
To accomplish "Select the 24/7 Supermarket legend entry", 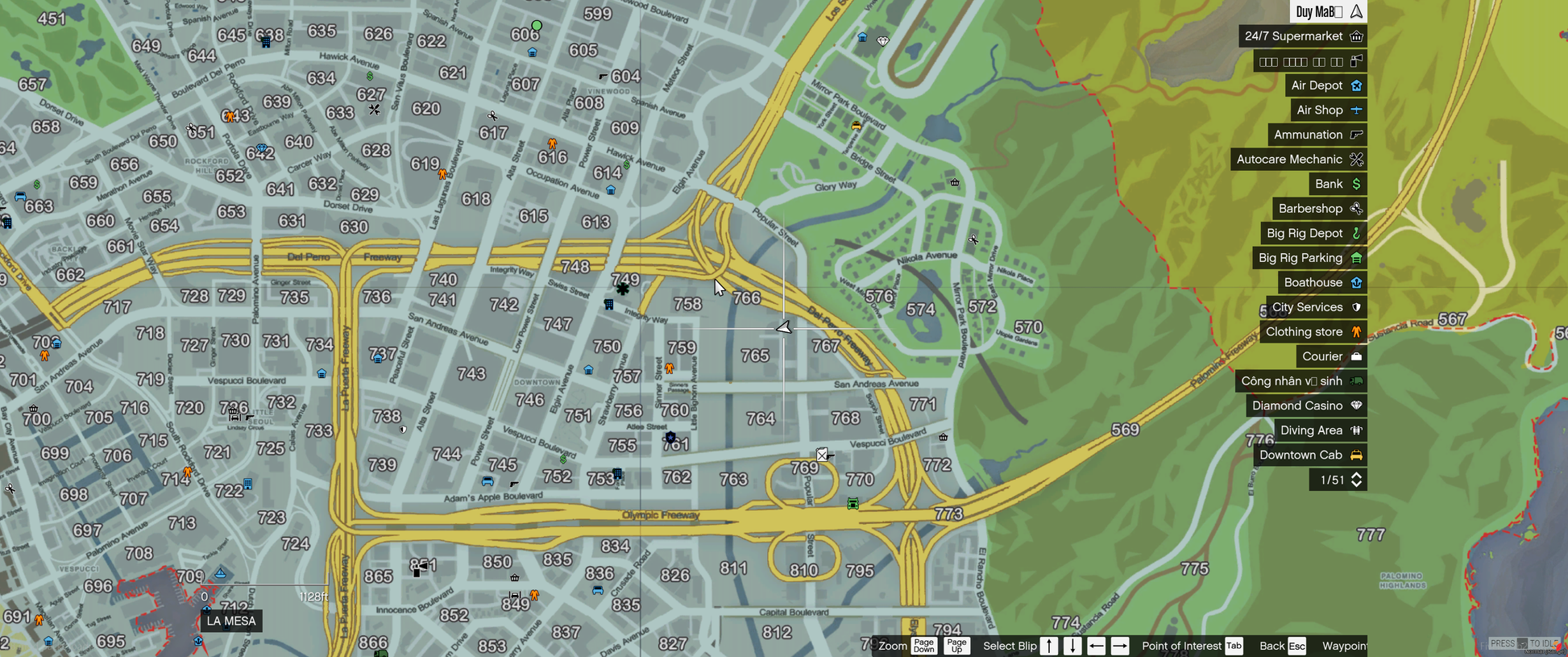I will [1302, 36].
